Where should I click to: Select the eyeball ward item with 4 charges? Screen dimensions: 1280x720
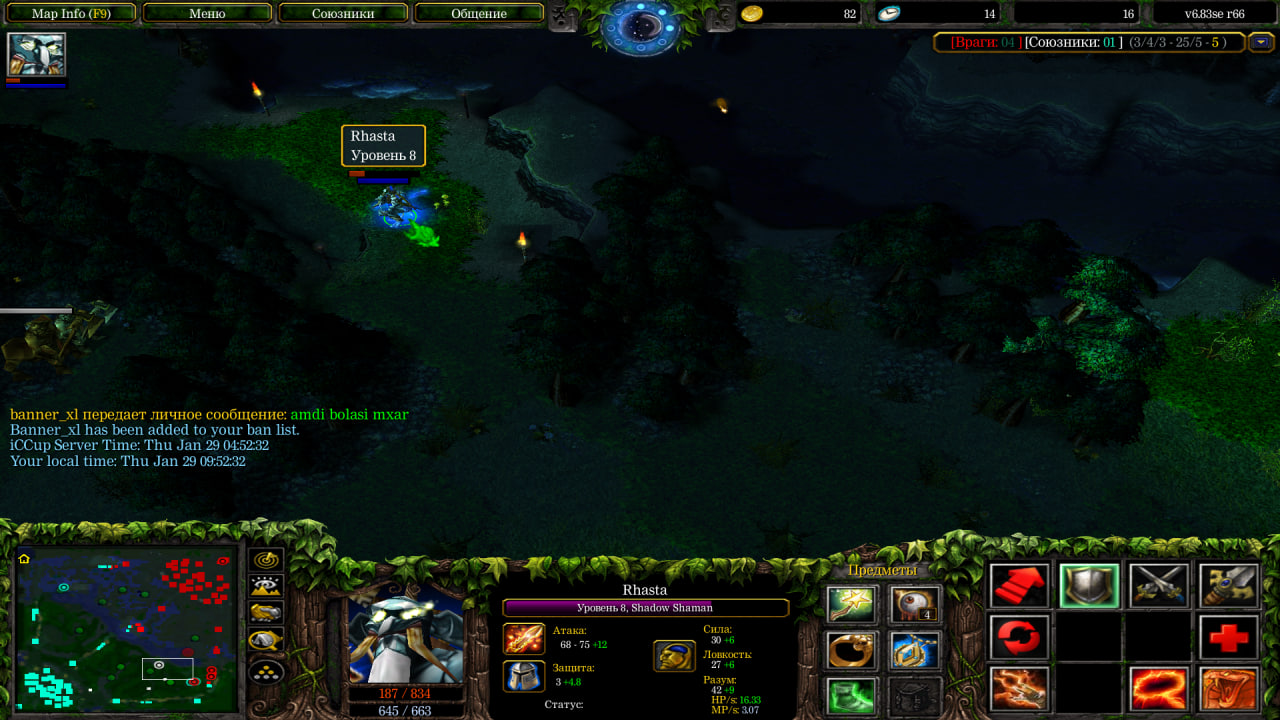(x=915, y=605)
